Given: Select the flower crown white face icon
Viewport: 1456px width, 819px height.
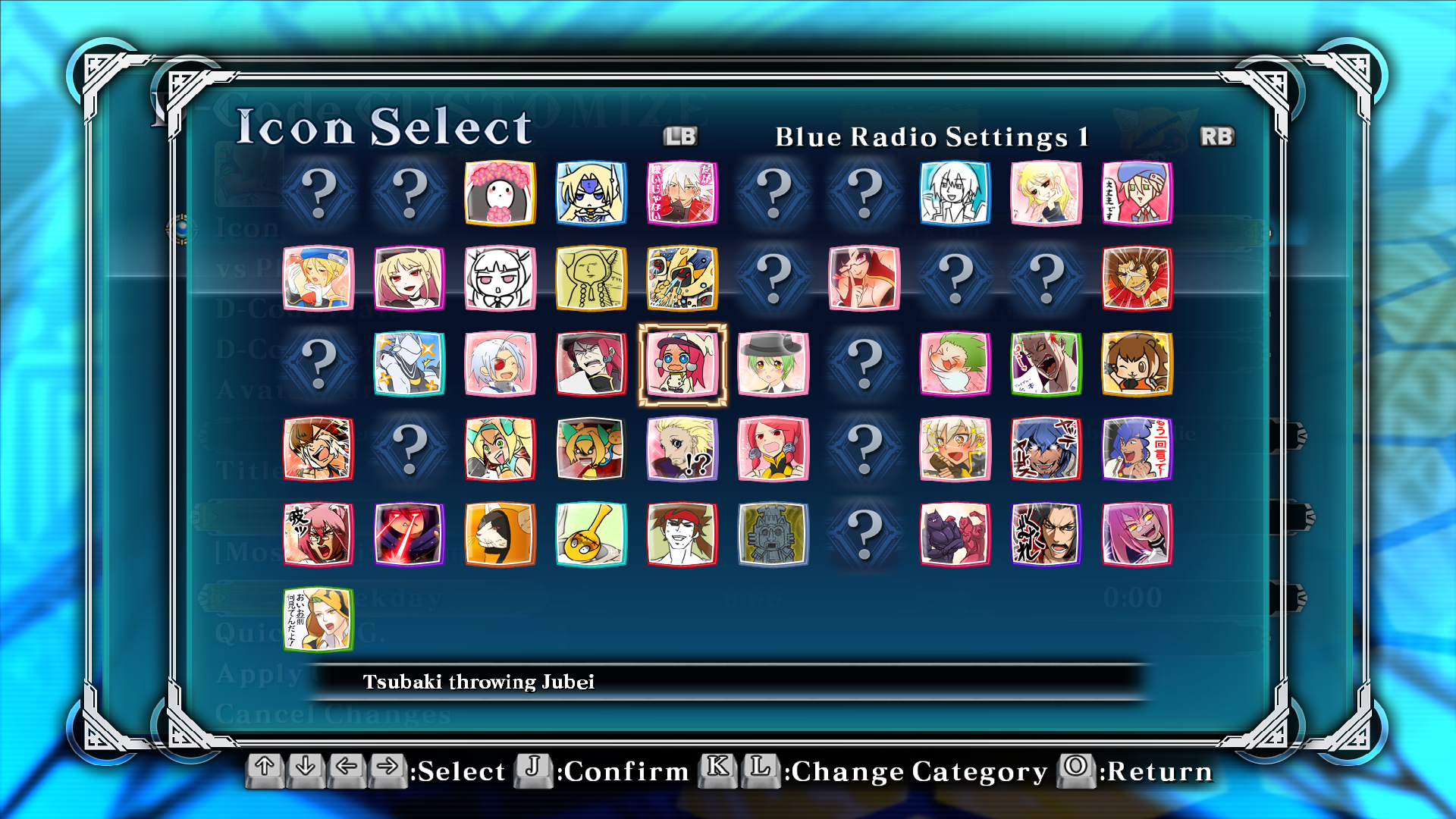Looking at the screenshot, I should pos(500,193).
